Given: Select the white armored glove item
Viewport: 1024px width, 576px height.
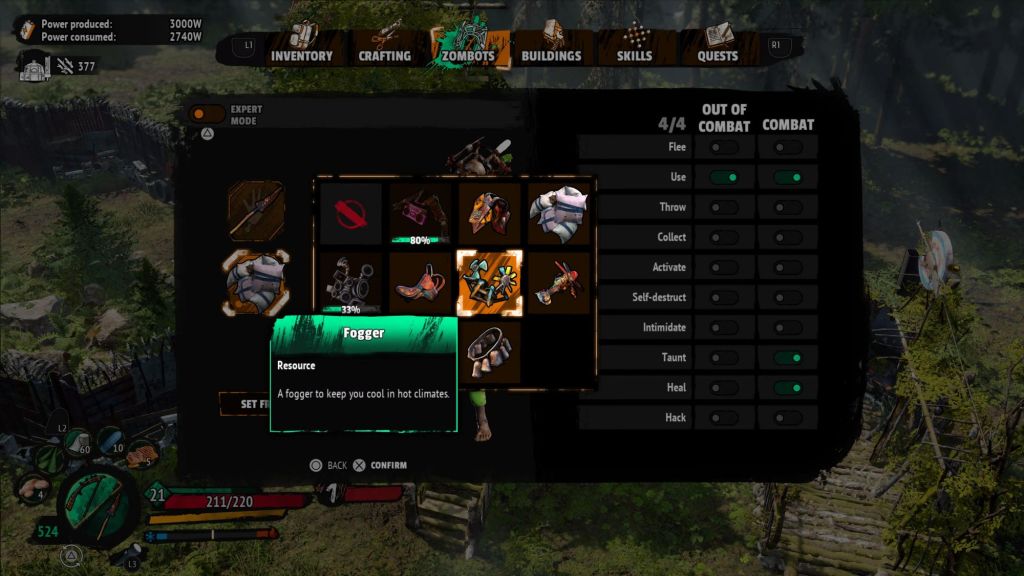Looking at the screenshot, I should (557, 213).
